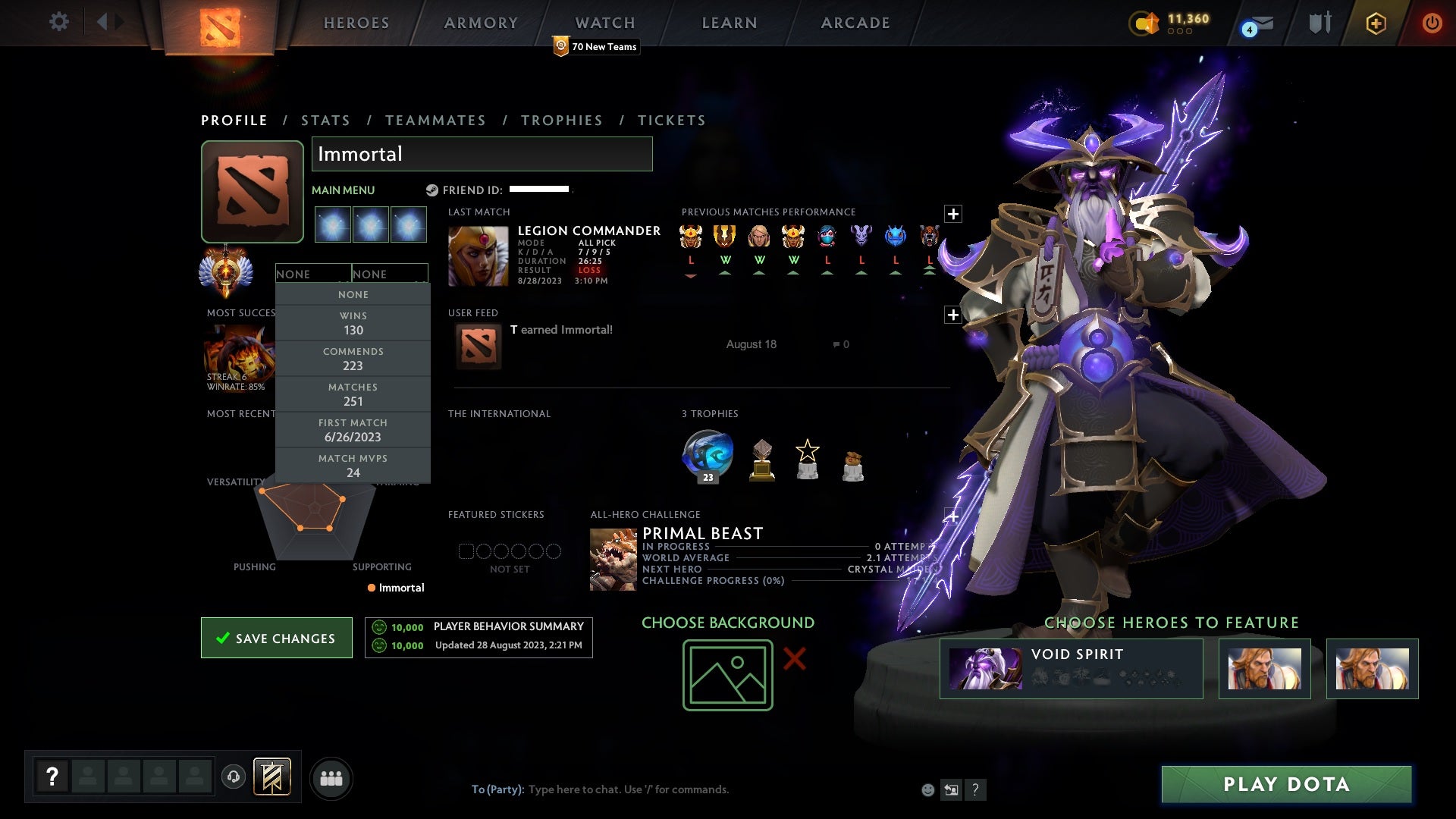Show the Teammates profile tab
This screenshot has height=819, width=1456.
435,121
